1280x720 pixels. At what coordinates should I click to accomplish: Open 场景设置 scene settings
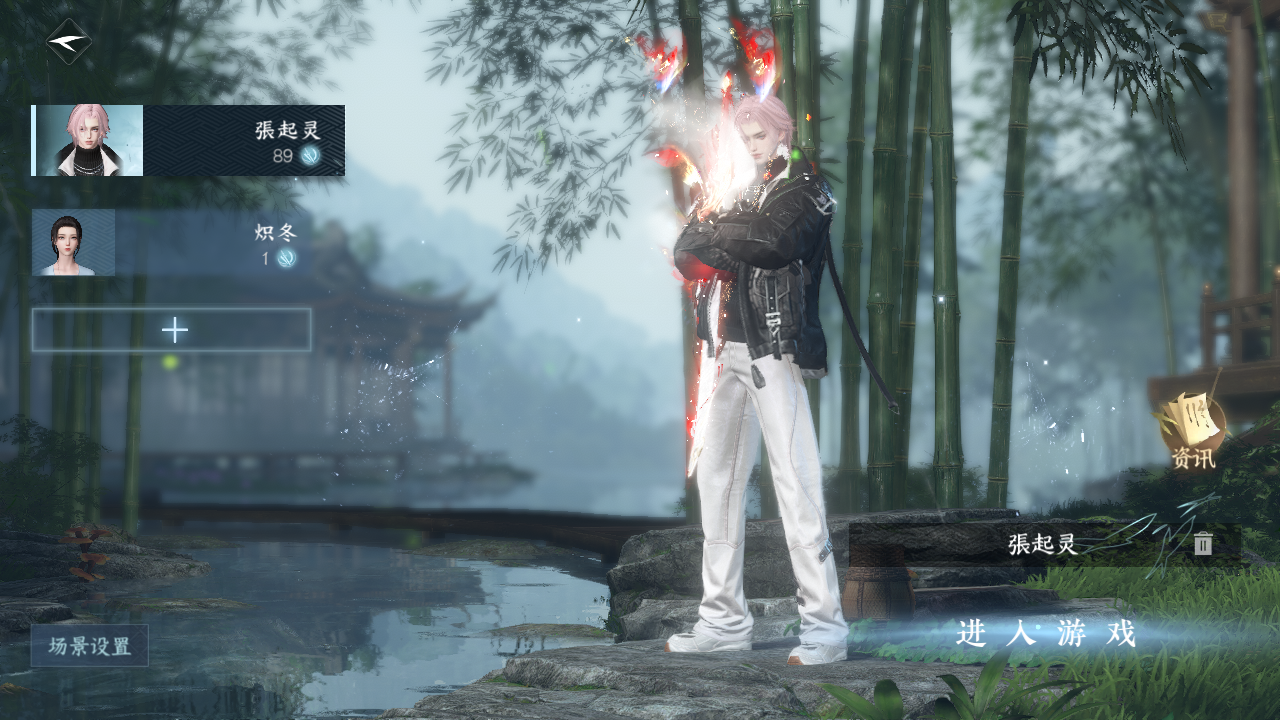[x=90, y=646]
